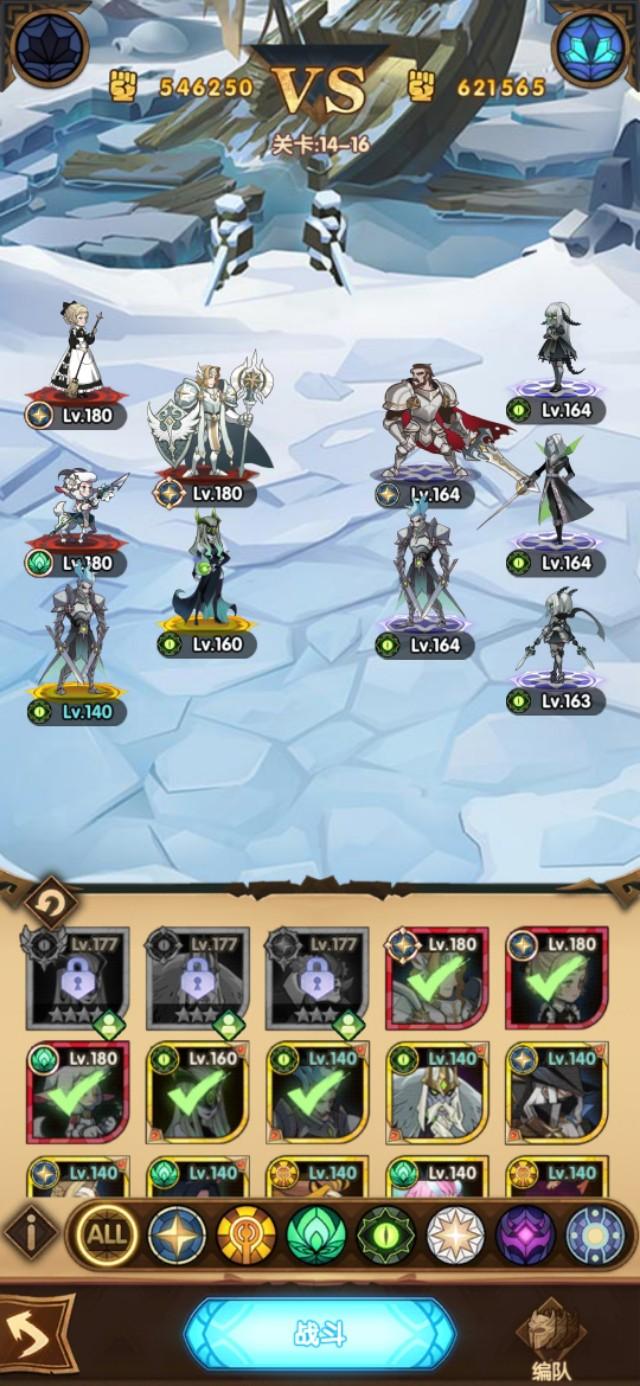Select the unchecked Lv.140 winged angel hero card
Image resolution: width=640 pixels, height=1386 pixels.
(436, 1092)
